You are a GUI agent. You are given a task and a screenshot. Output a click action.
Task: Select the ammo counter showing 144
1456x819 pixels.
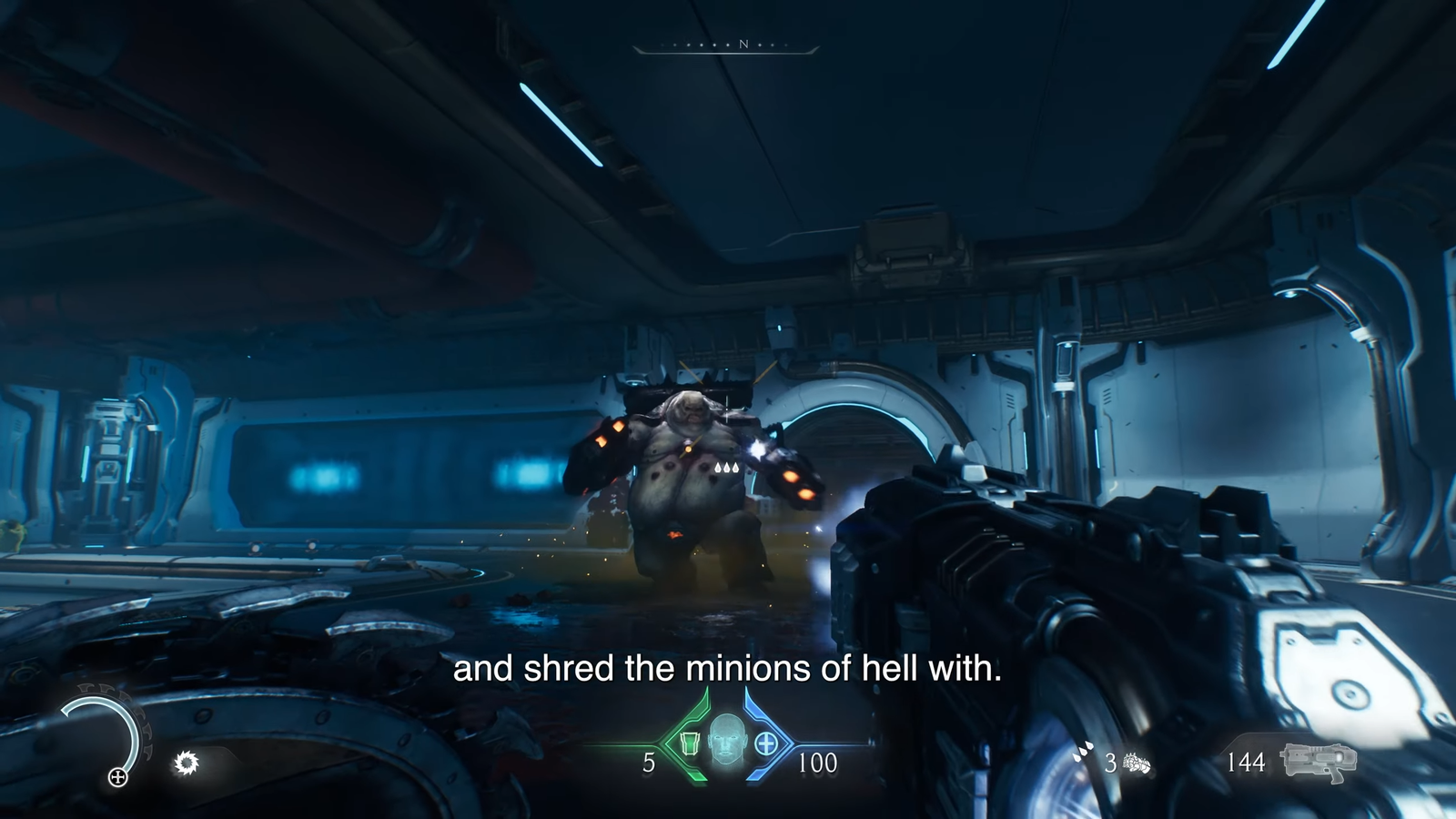pyautogui.click(x=1248, y=761)
